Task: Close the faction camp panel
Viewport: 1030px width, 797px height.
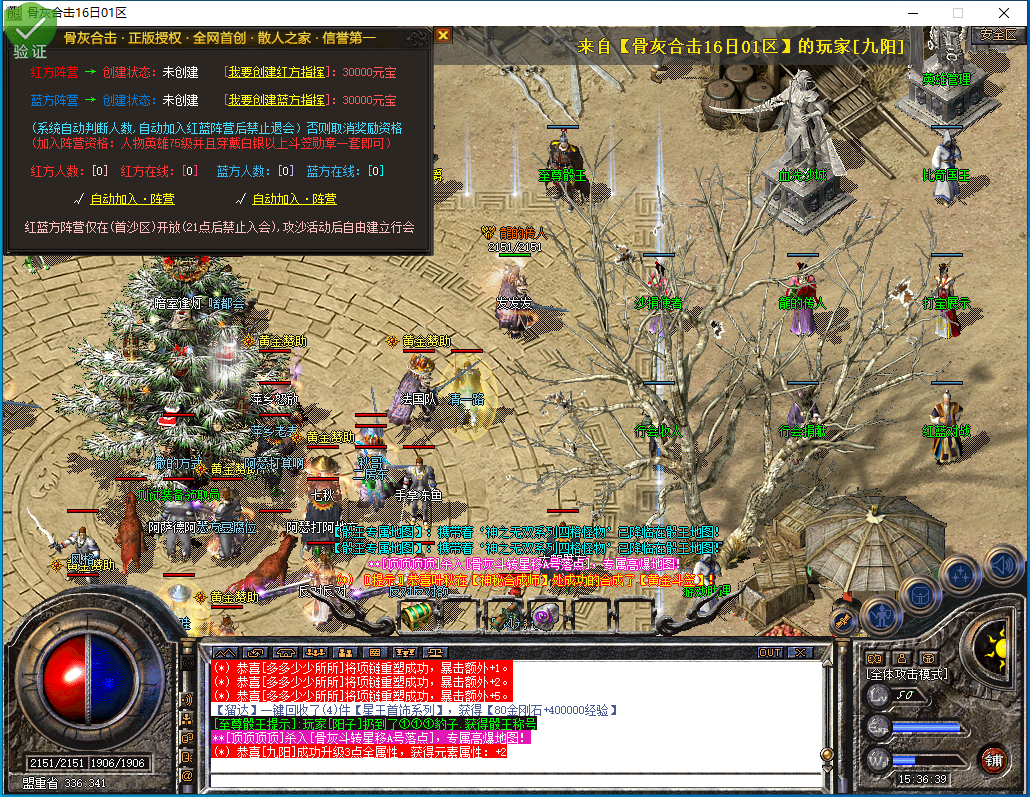Action: coord(443,36)
